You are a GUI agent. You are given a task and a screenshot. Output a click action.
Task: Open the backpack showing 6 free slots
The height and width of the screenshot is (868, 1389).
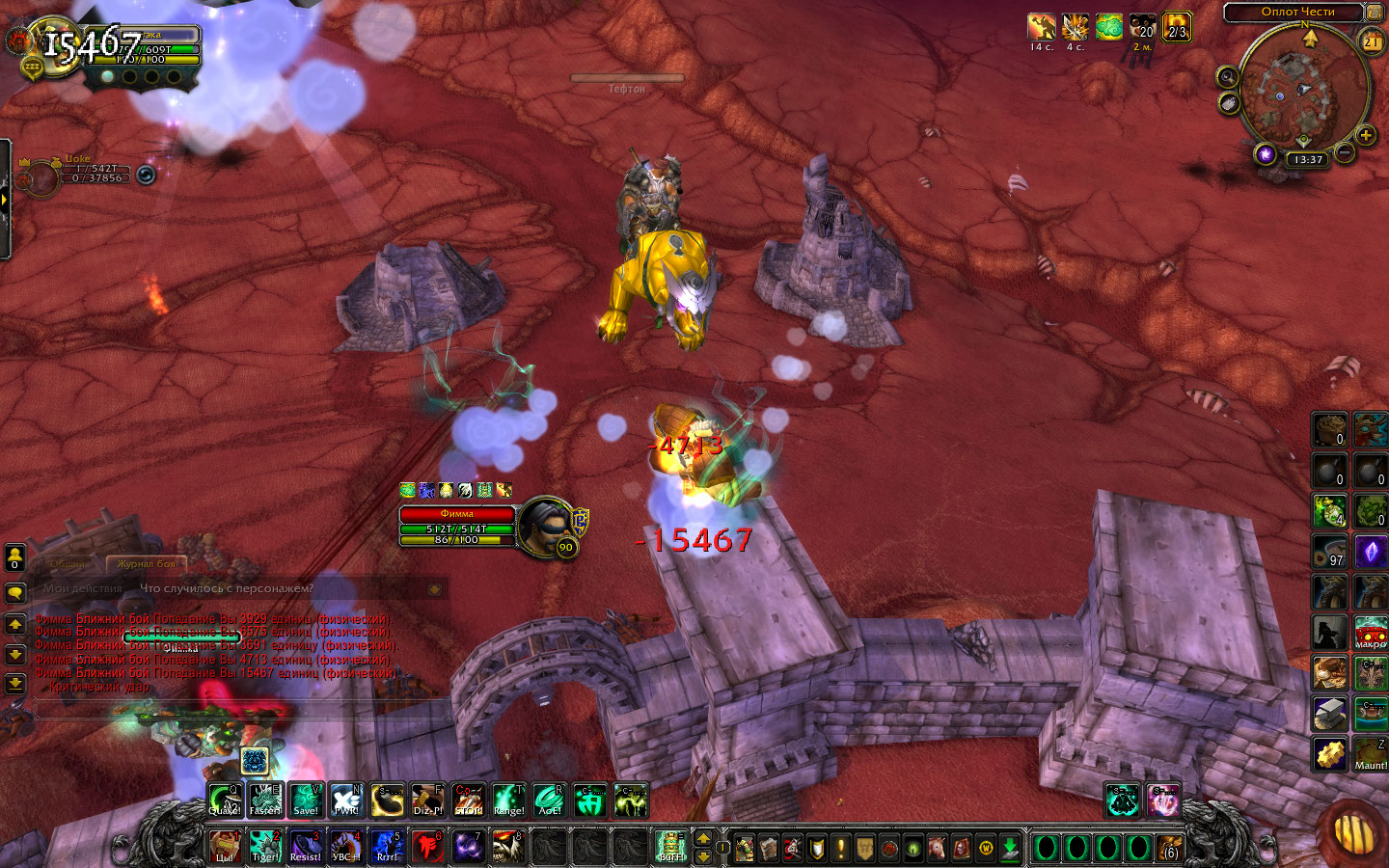[x=1170, y=848]
